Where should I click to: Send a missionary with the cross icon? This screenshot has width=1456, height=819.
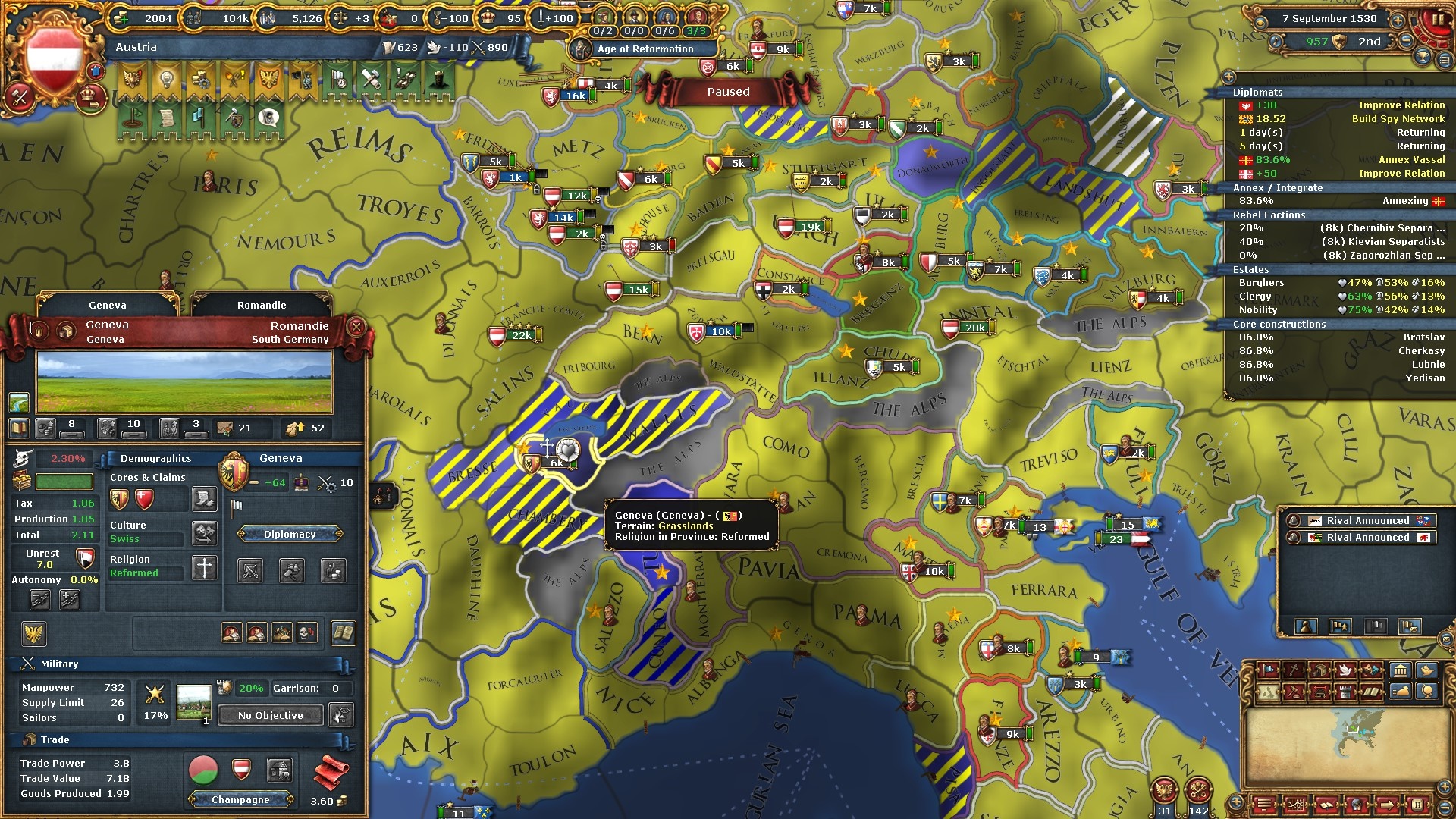204,567
